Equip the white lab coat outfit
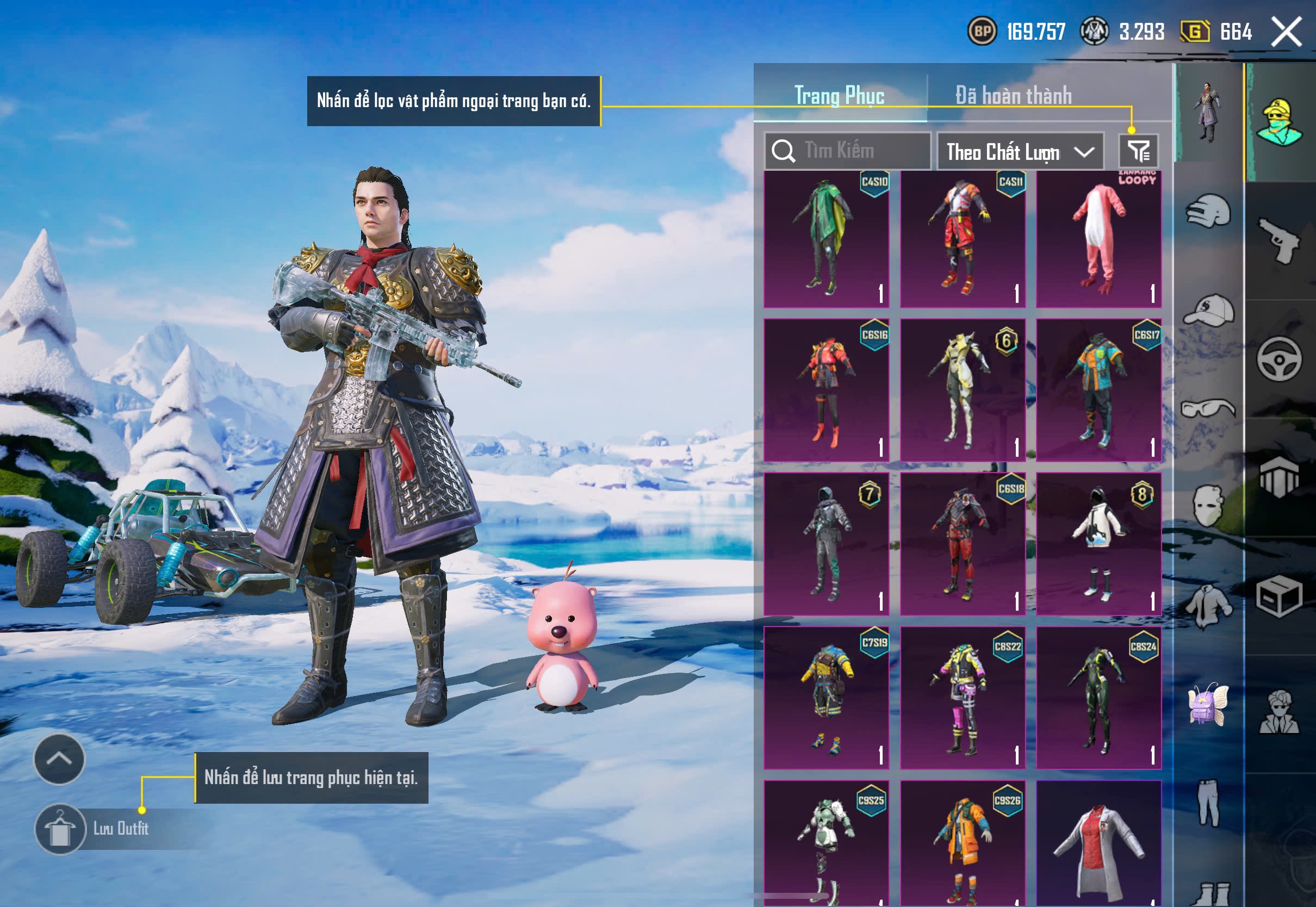The width and height of the screenshot is (1316, 907). point(1098,844)
